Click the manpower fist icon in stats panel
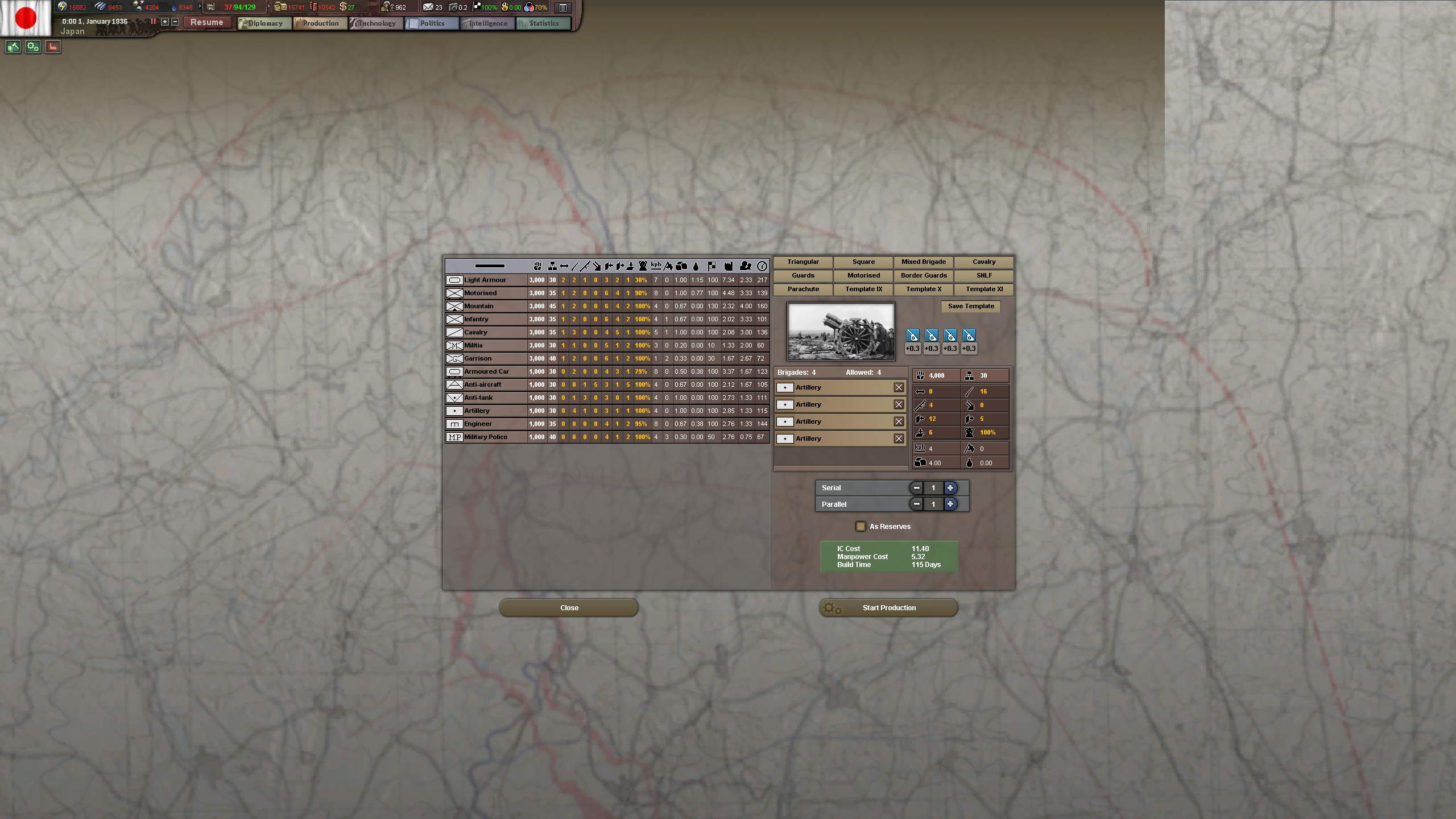The image size is (1456, 819). pyautogui.click(x=921, y=375)
